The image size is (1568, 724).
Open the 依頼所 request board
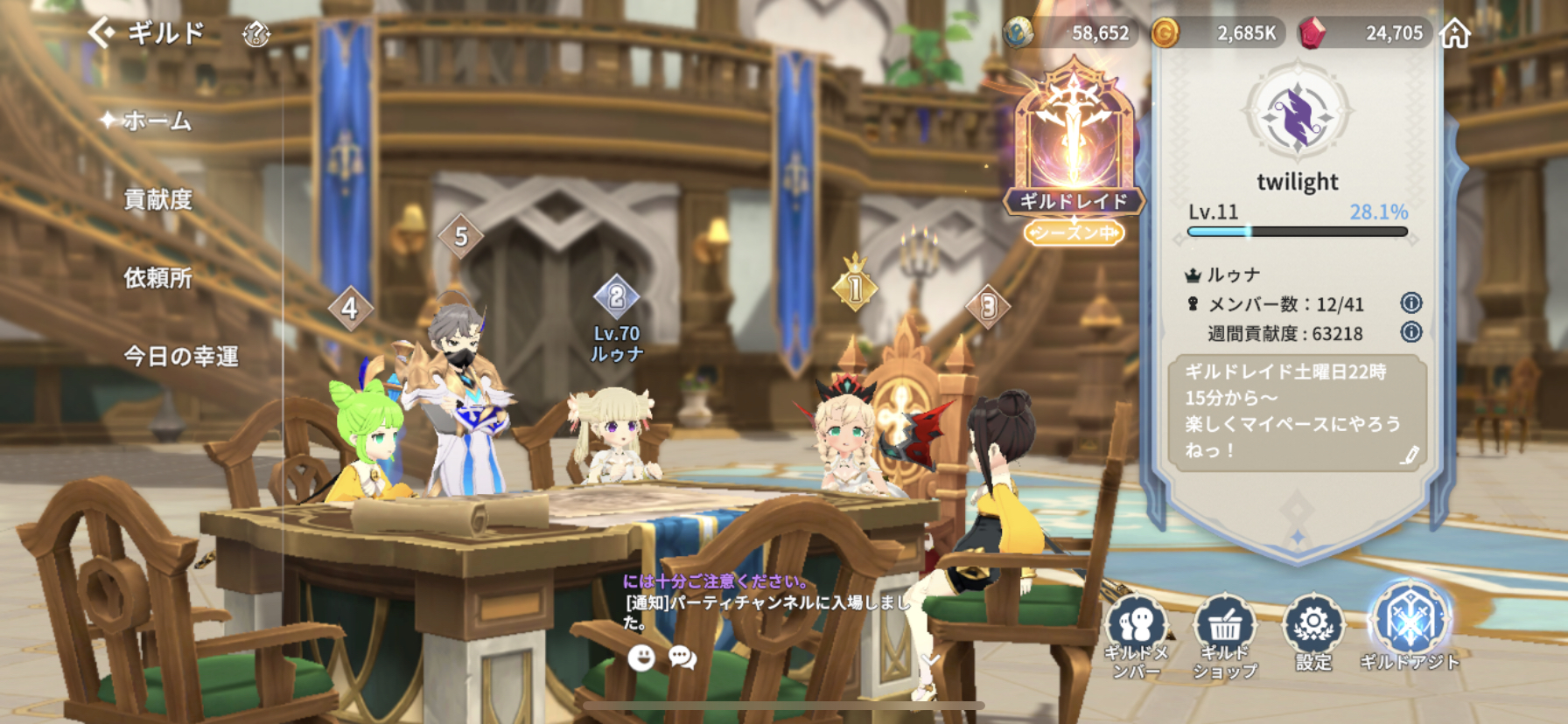coord(157,278)
